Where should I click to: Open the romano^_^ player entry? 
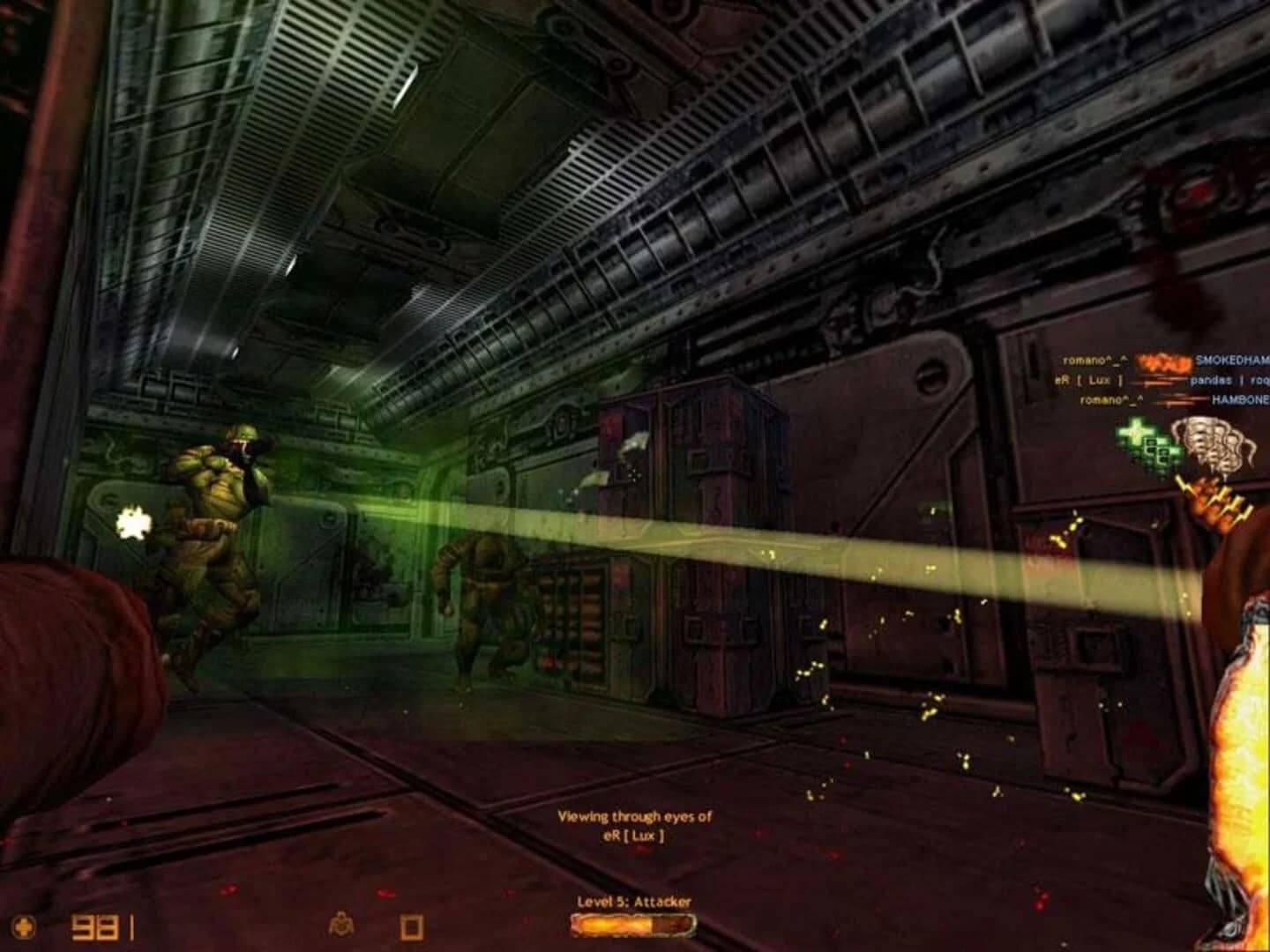pos(1096,361)
